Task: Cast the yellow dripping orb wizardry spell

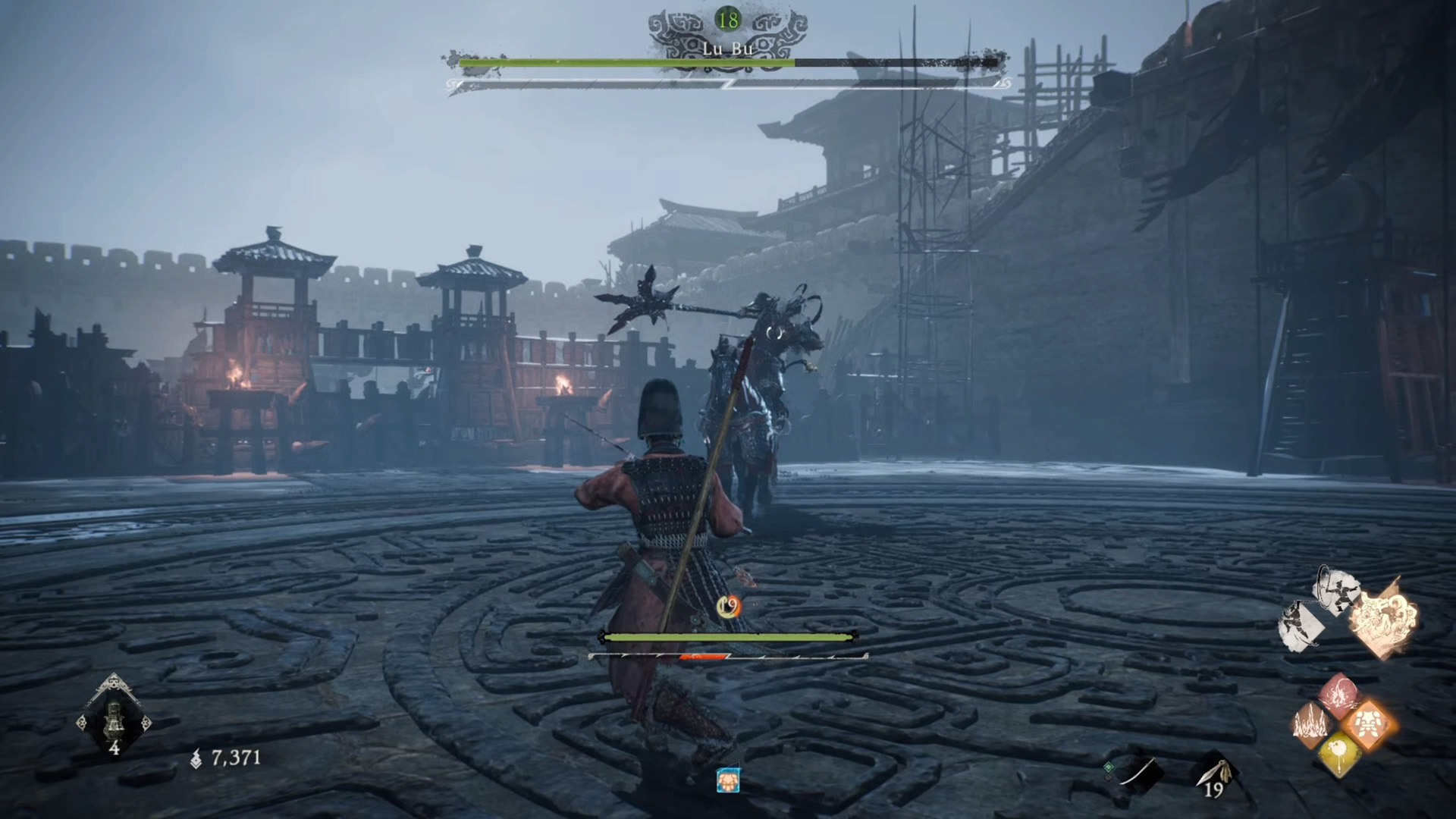Action: coord(1340,755)
